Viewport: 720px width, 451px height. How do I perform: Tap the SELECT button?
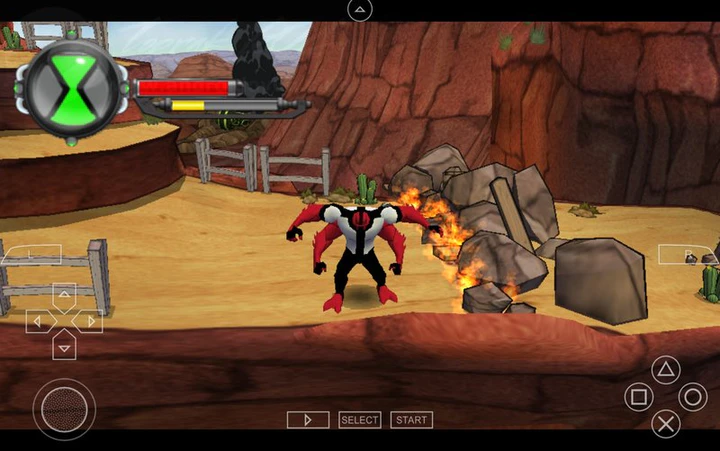360,420
